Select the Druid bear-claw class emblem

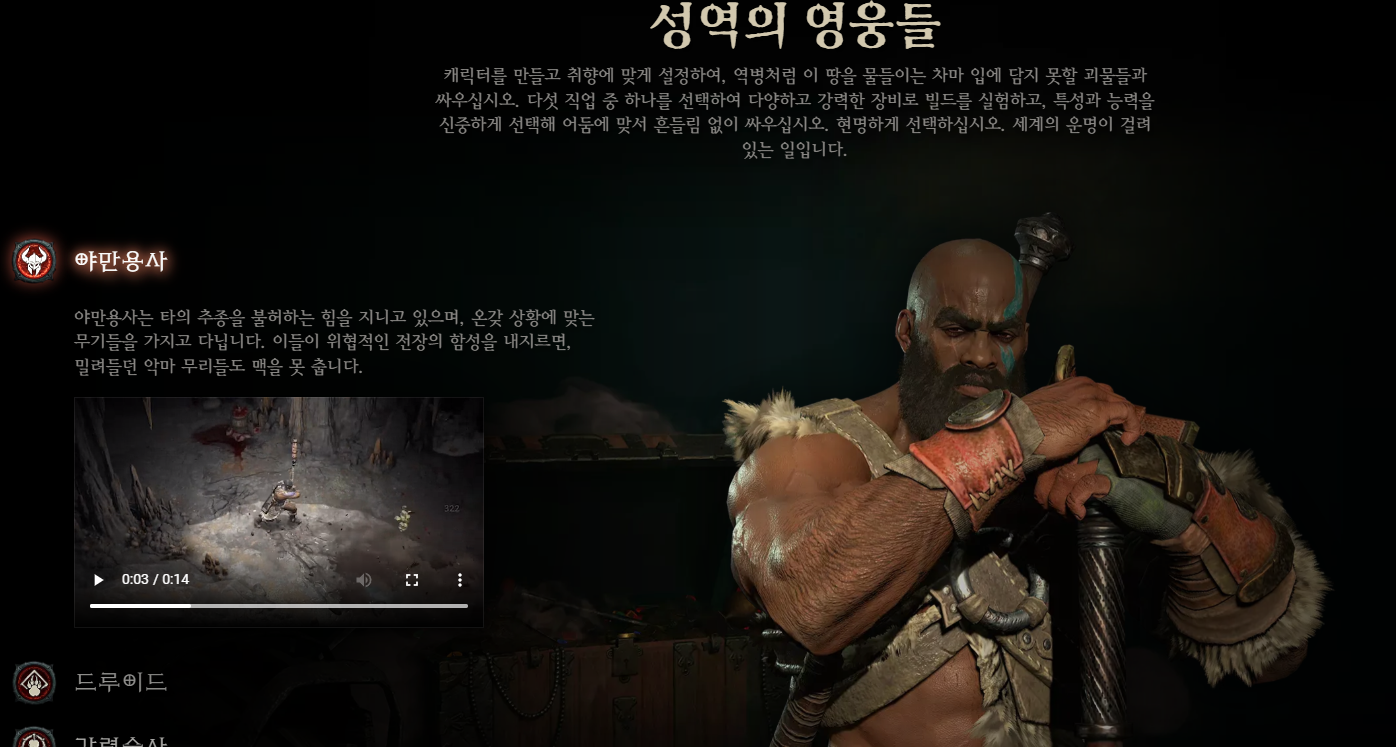tap(33, 682)
